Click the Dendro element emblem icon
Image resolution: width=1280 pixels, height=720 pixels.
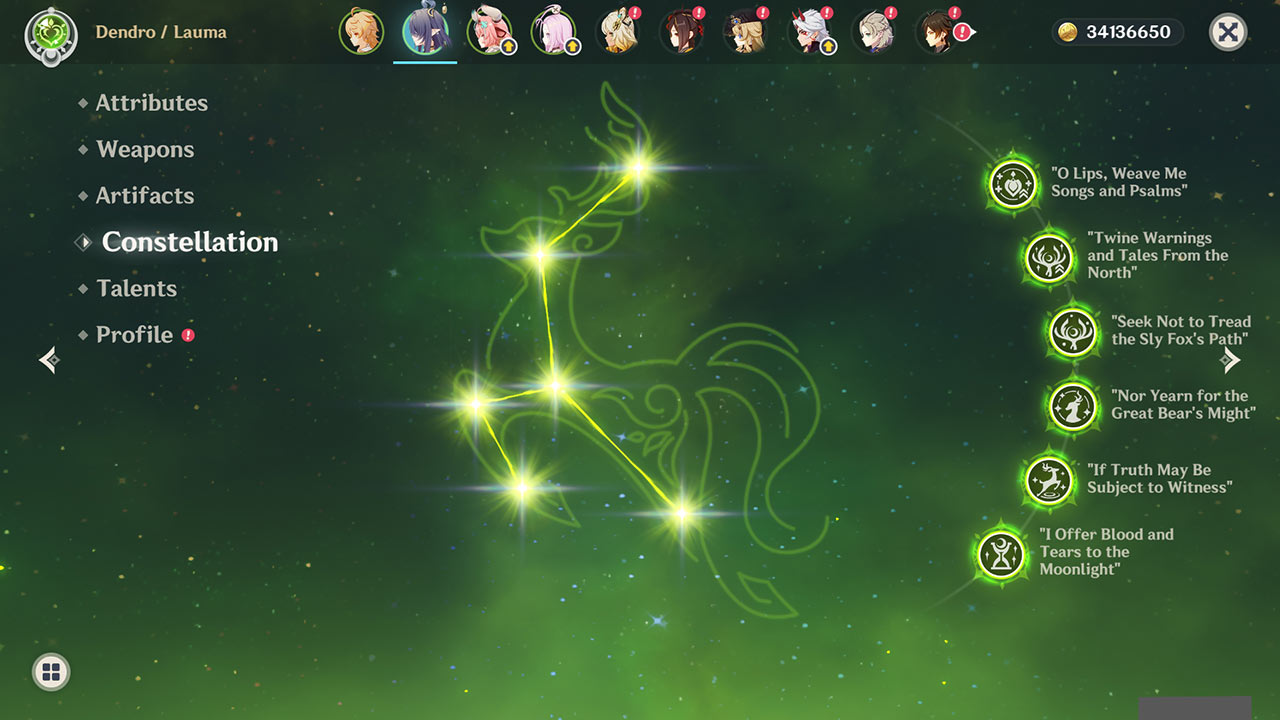click(x=46, y=33)
